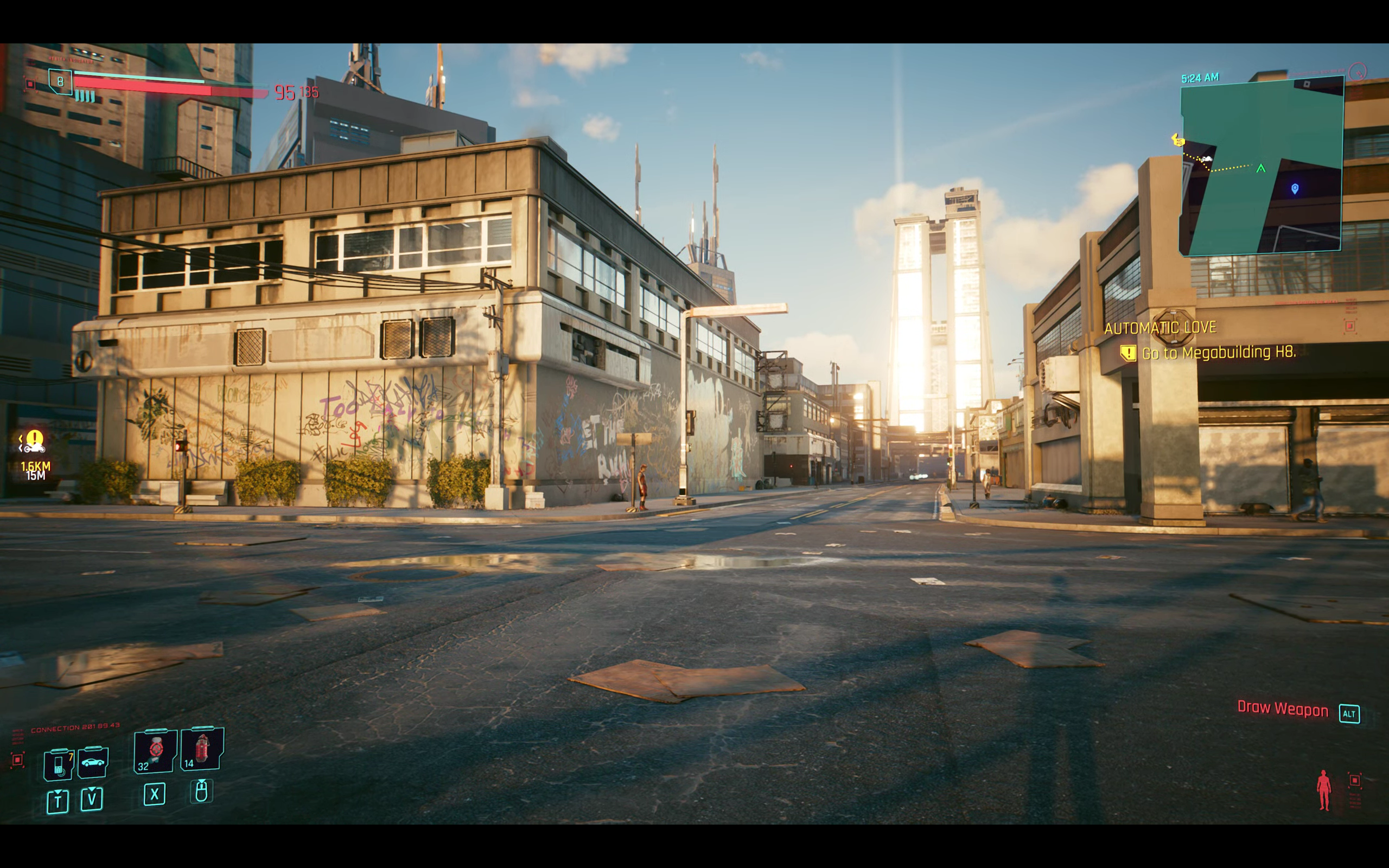Image resolution: width=1389 pixels, height=868 pixels.
Task: Open the minimap in the corner
Action: [1261, 167]
